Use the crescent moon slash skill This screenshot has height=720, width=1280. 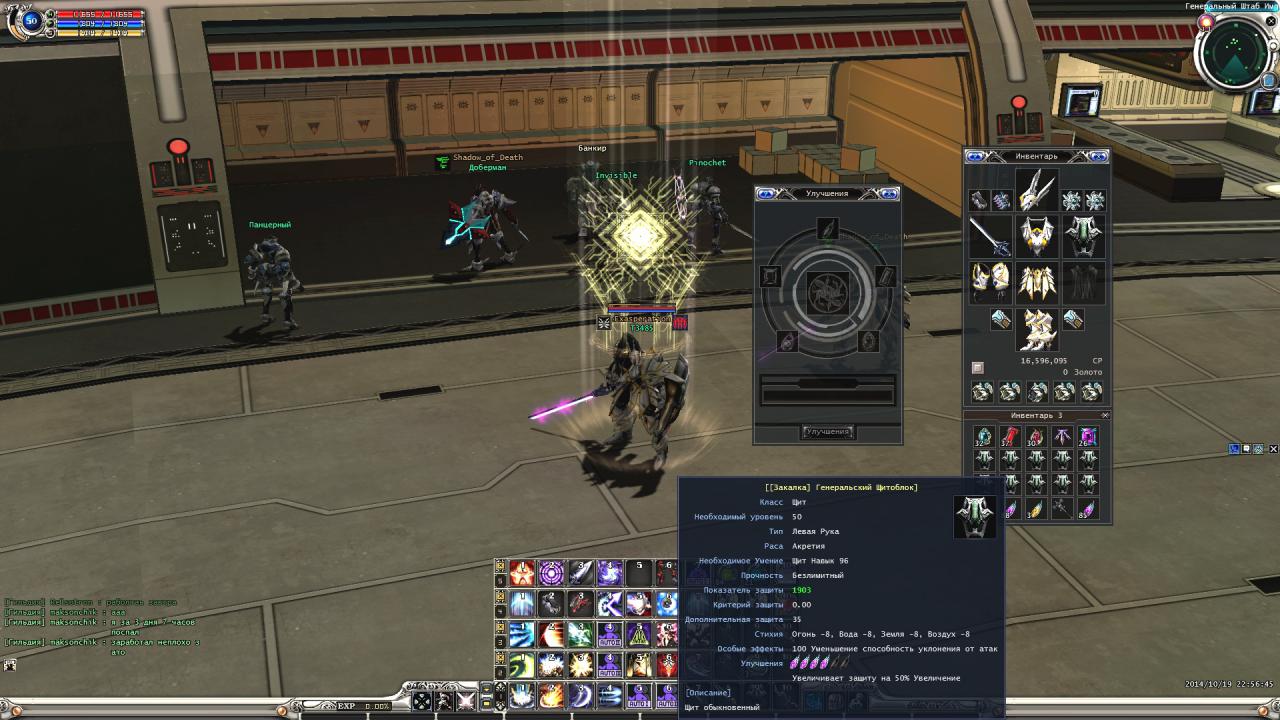click(581, 695)
